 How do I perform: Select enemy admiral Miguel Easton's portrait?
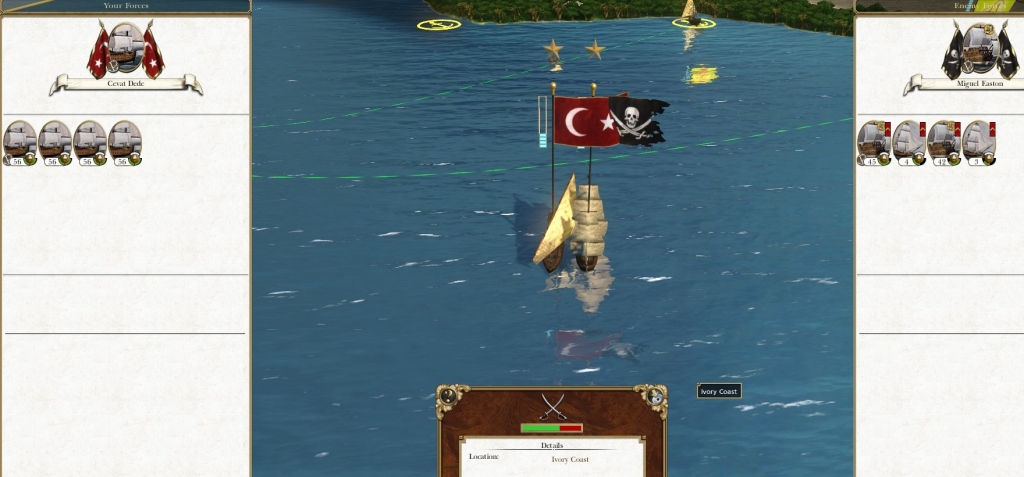[x=979, y=48]
